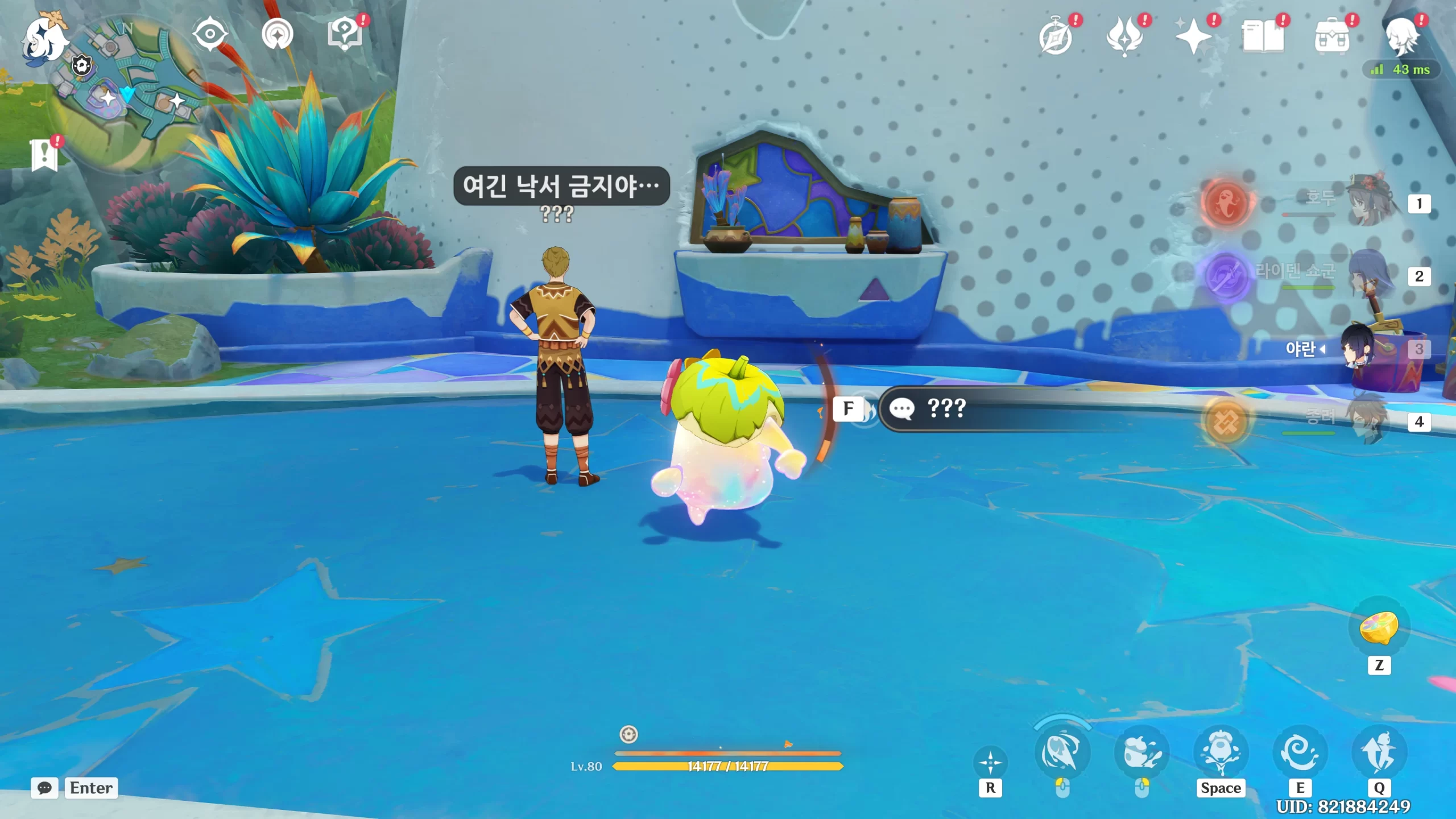Open the quest marker flag icon
1456x819 pixels.
[x=44, y=155]
